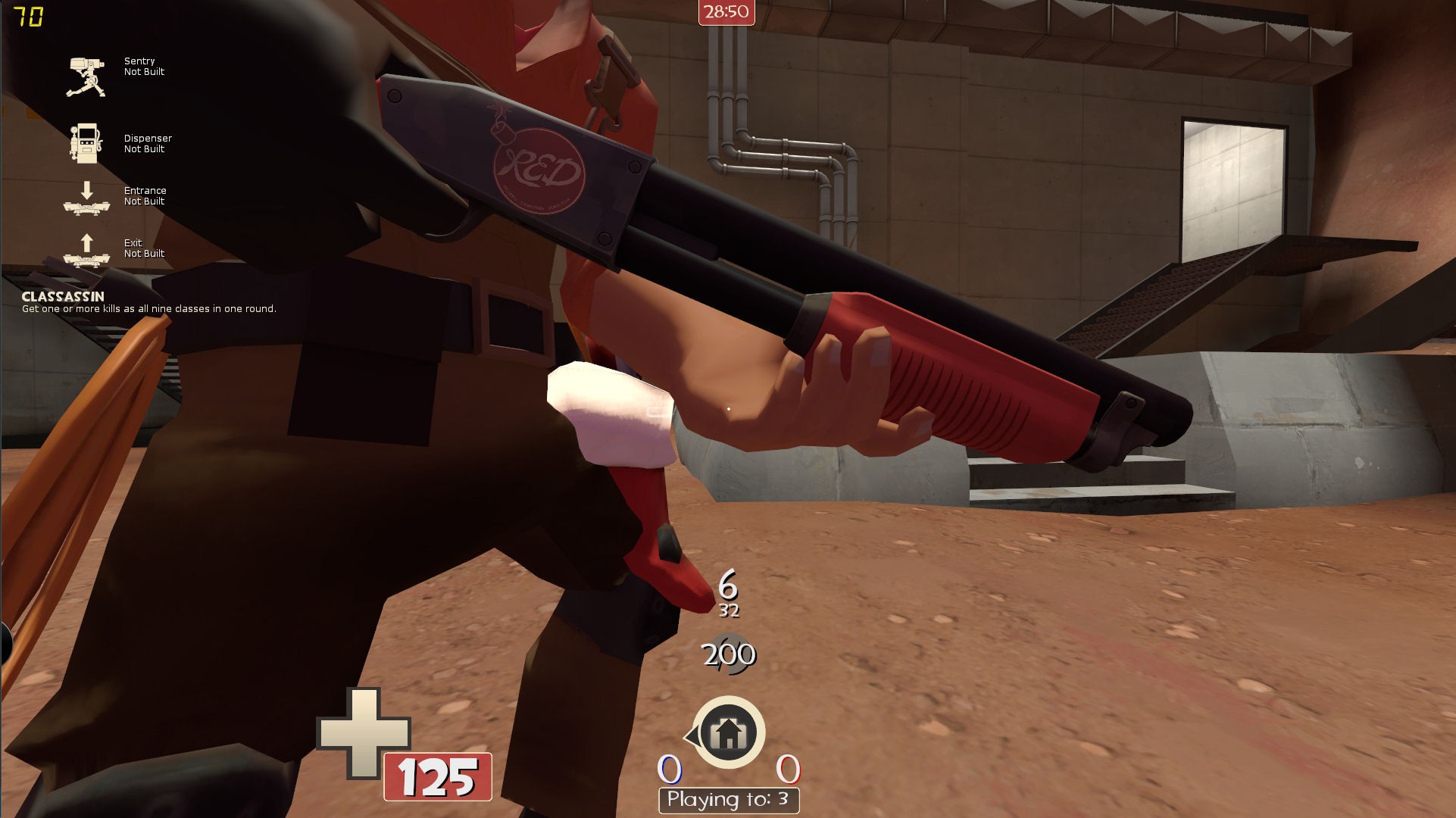Click the blue team score zero
Viewport: 1456px width, 818px height.
[x=668, y=769]
